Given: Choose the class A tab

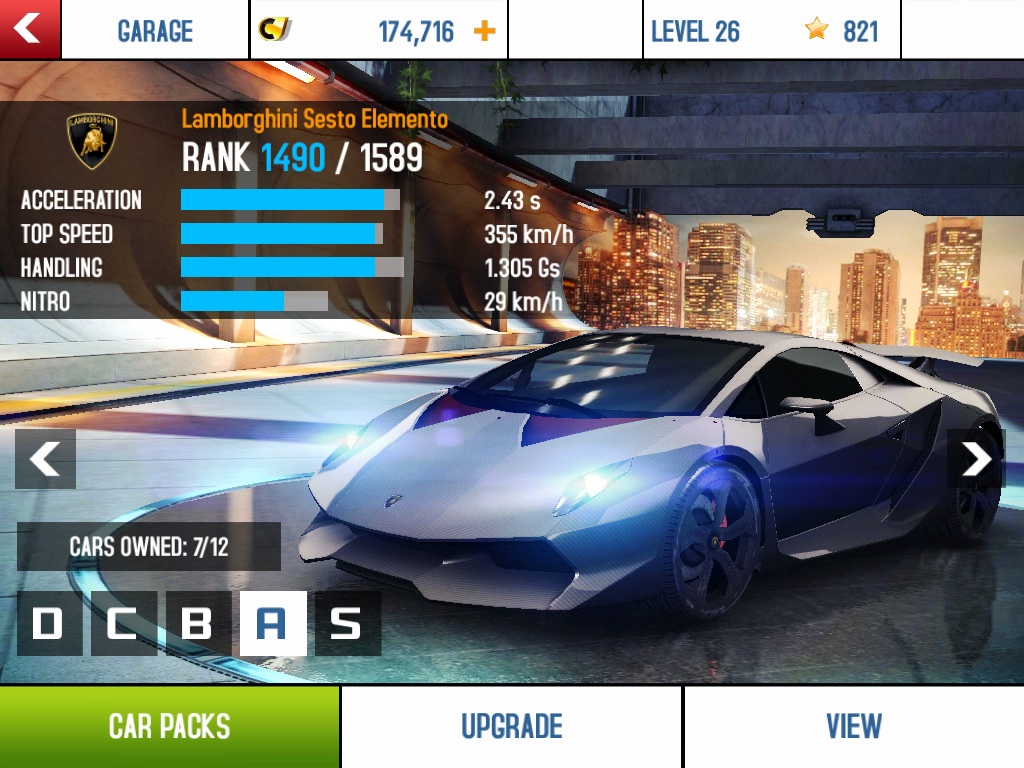Looking at the screenshot, I should pyautogui.click(x=273, y=623).
